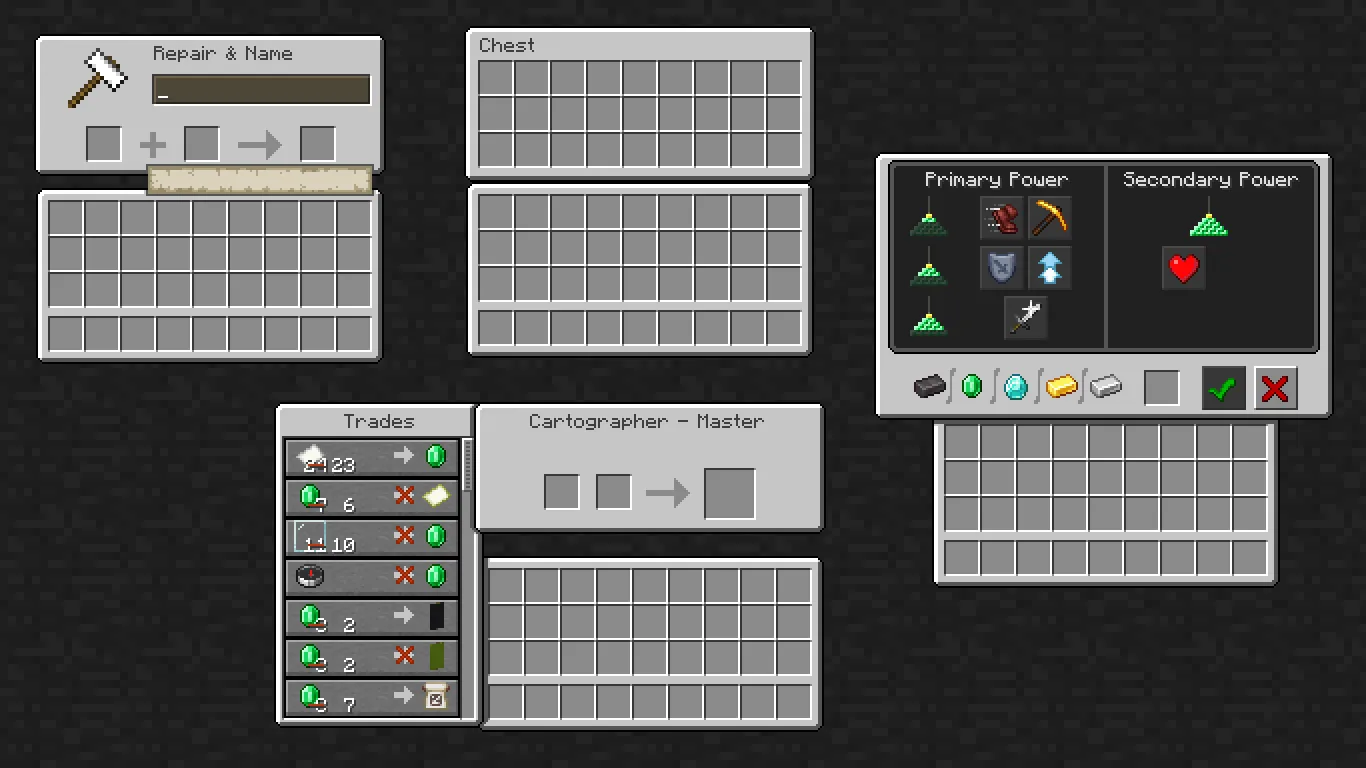Select the compass trade row

[x=372, y=576]
